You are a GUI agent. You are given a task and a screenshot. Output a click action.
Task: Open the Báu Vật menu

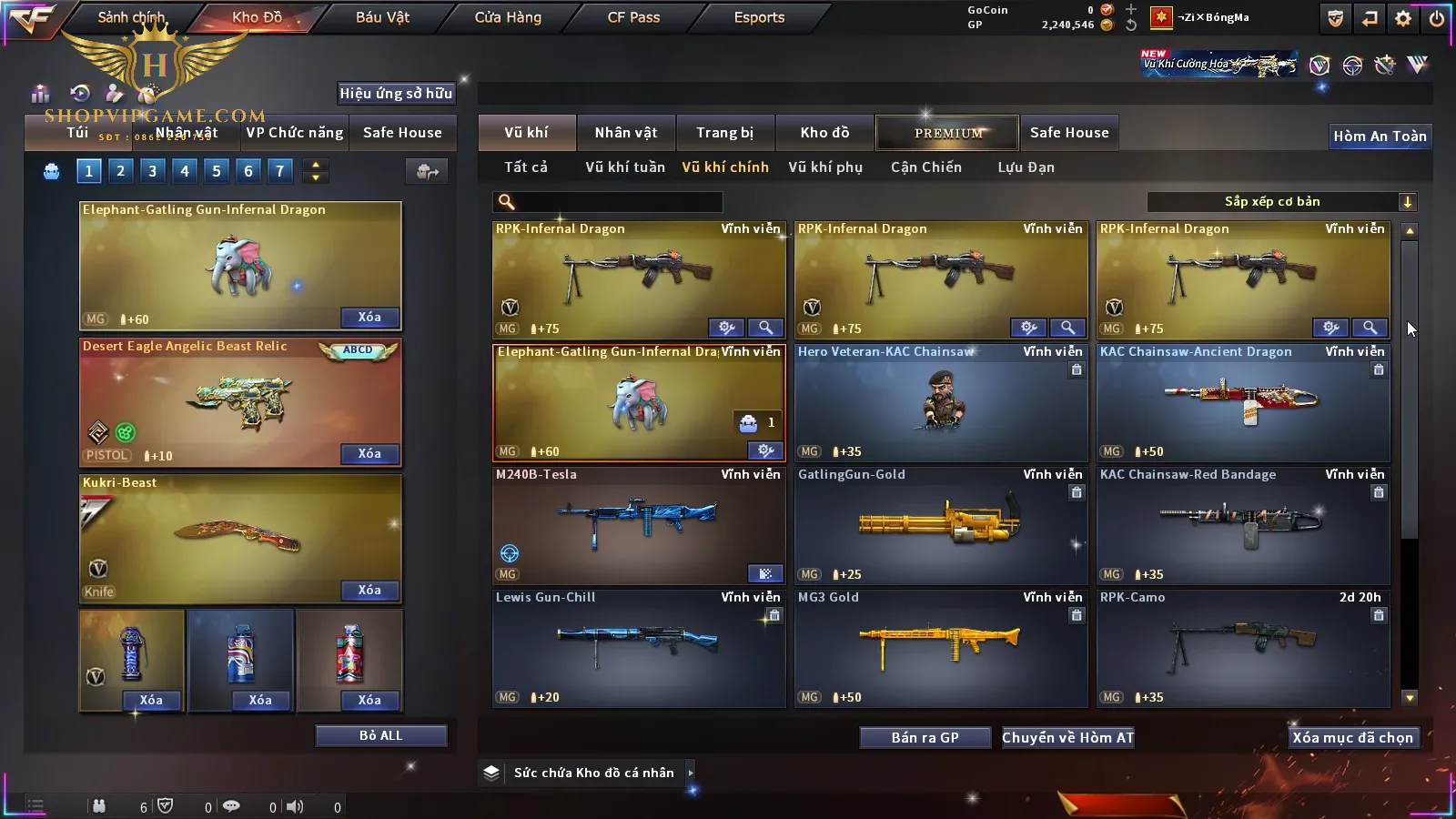pos(382,17)
